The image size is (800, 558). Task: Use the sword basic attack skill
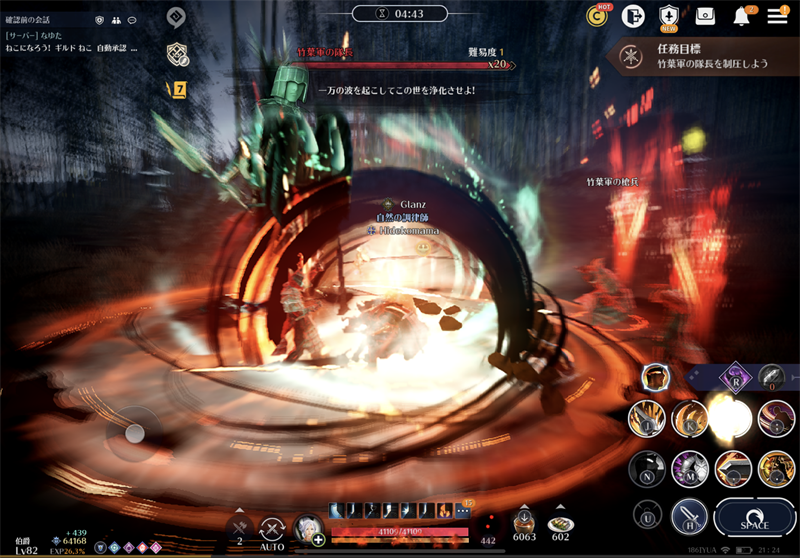[688, 516]
